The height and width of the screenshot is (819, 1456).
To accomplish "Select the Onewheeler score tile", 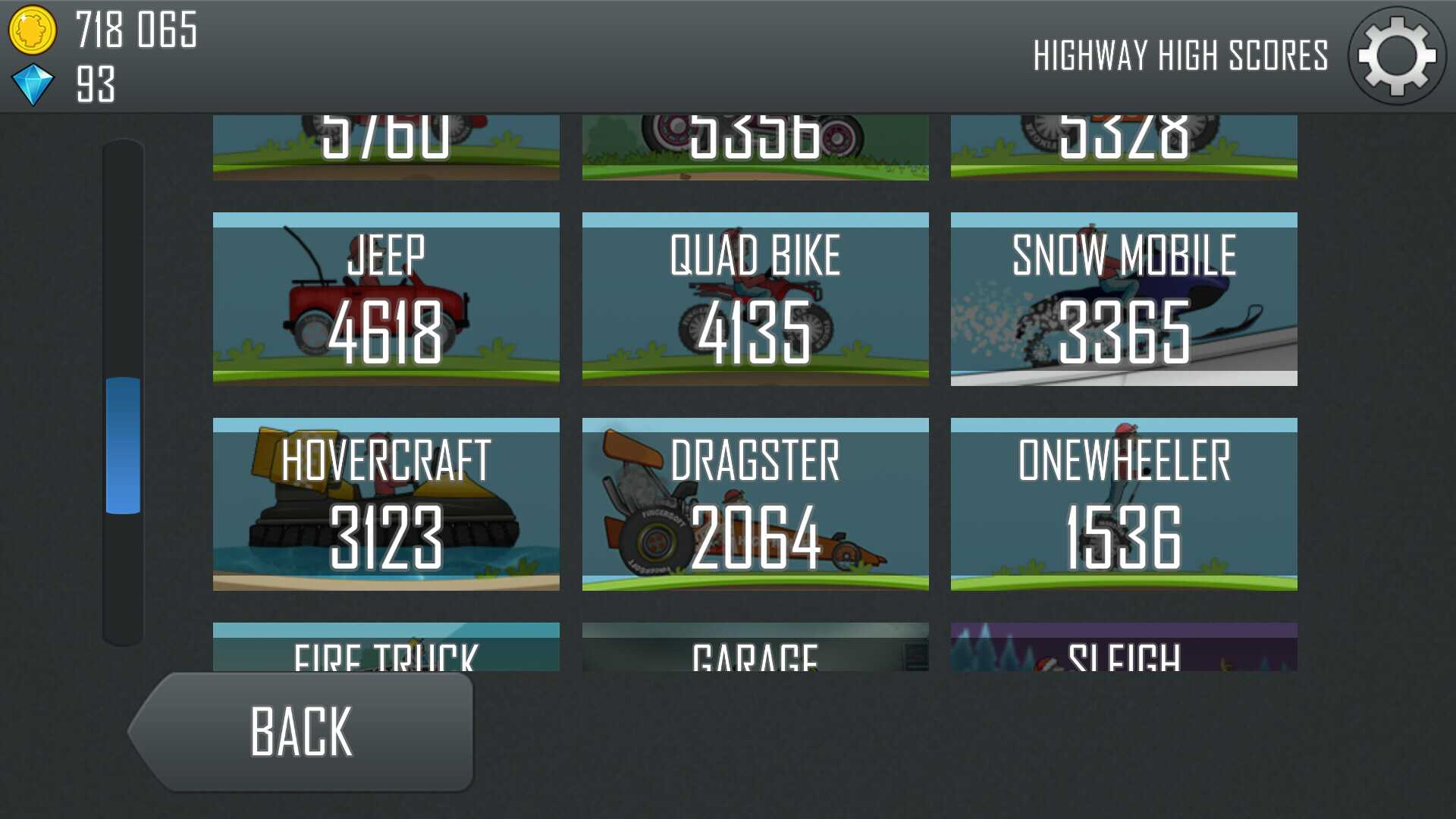I will [1124, 504].
